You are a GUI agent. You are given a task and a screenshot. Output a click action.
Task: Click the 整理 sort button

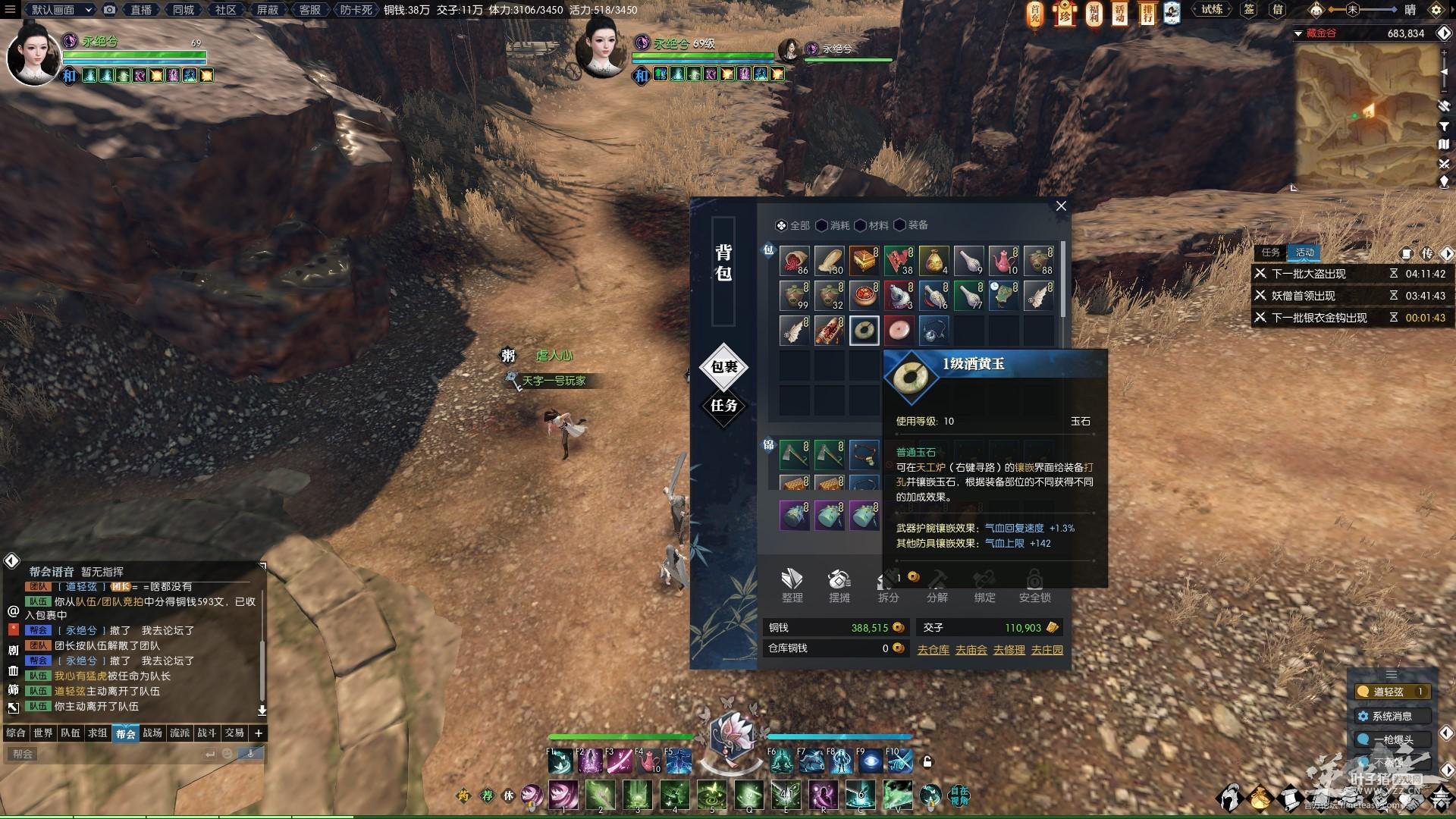pos(792,585)
